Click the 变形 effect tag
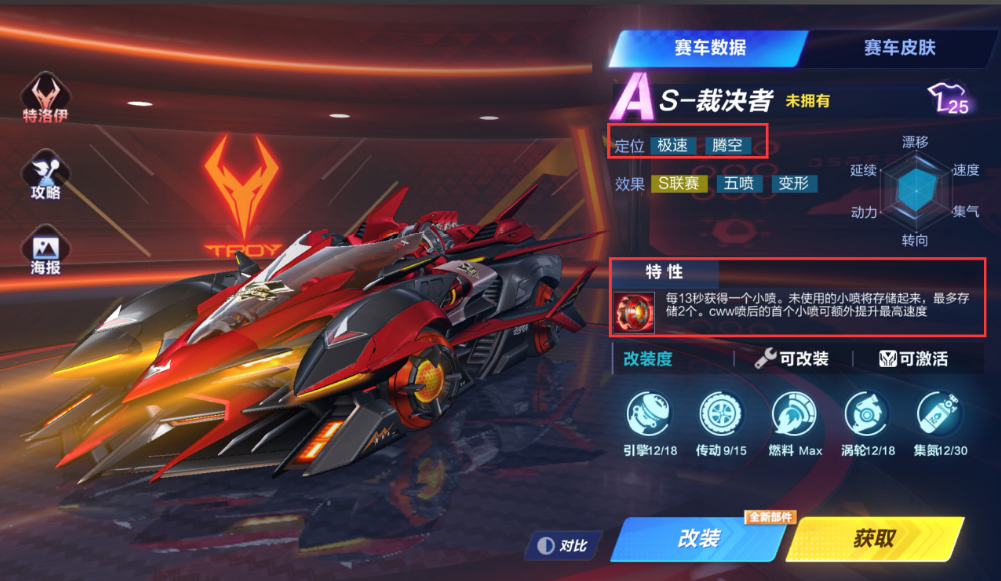The height and width of the screenshot is (581, 1001). point(794,184)
